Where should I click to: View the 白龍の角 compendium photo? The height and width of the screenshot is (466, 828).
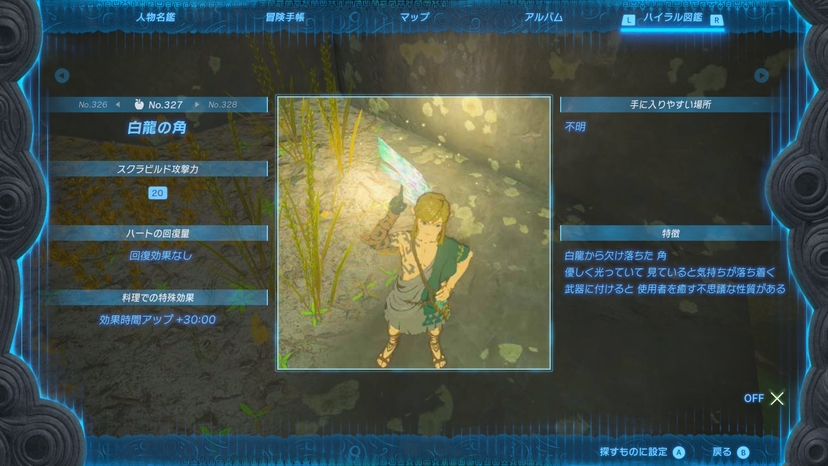414,232
